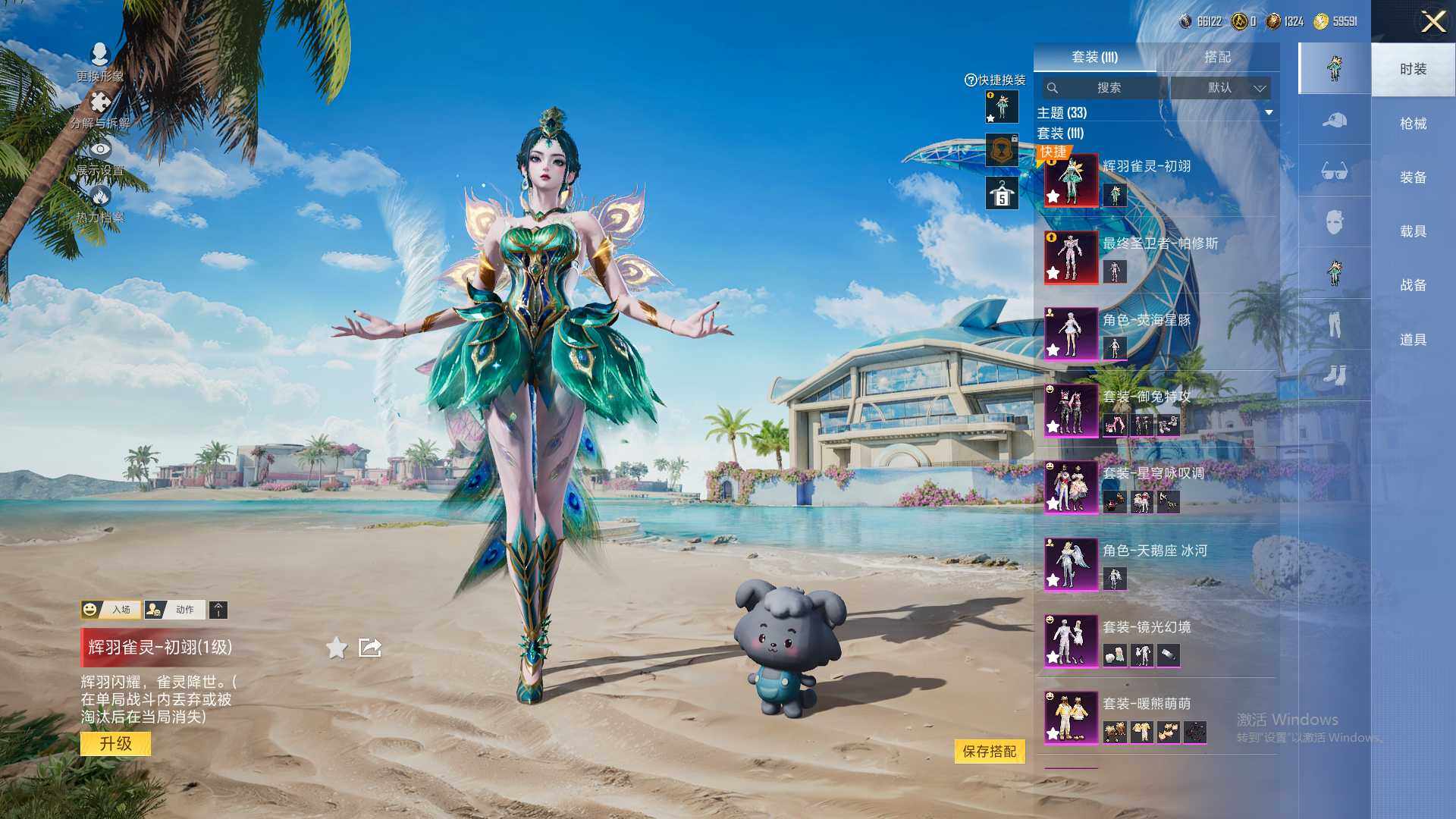Viewport: 1456px width, 819px height.
Task: Open the 默认 sort dropdown
Action: (1220, 88)
